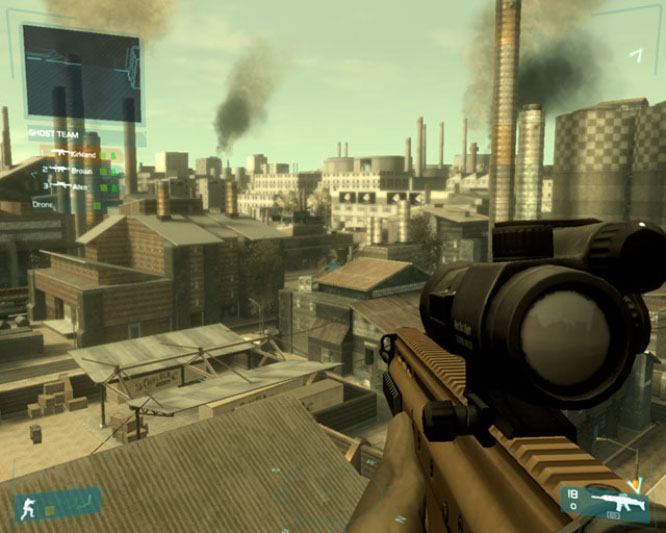The height and width of the screenshot is (533, 666).
Task: Select Kirkland in the Ghost Team list
Action: pyautogui.click(x=84, y=153)
